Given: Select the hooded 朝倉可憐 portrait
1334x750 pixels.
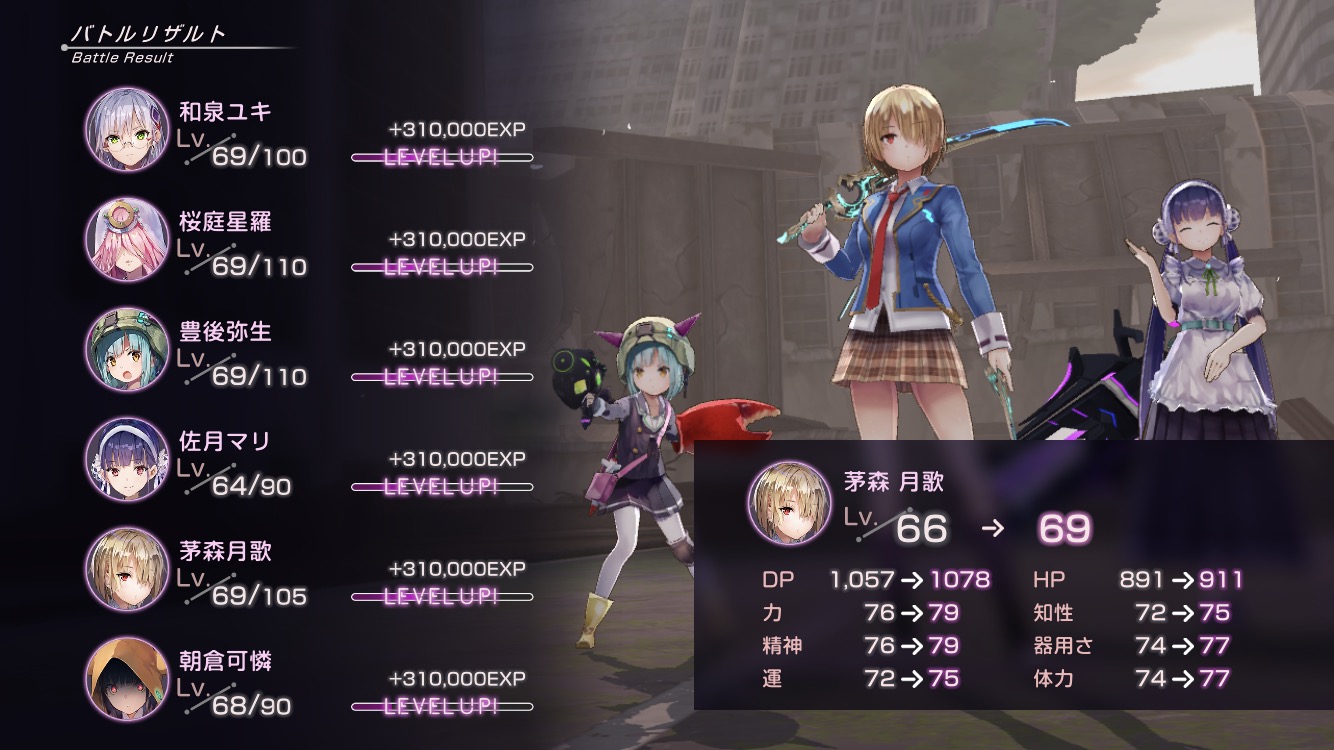Looking at the screenshot, I should click(x=127, y=679).
